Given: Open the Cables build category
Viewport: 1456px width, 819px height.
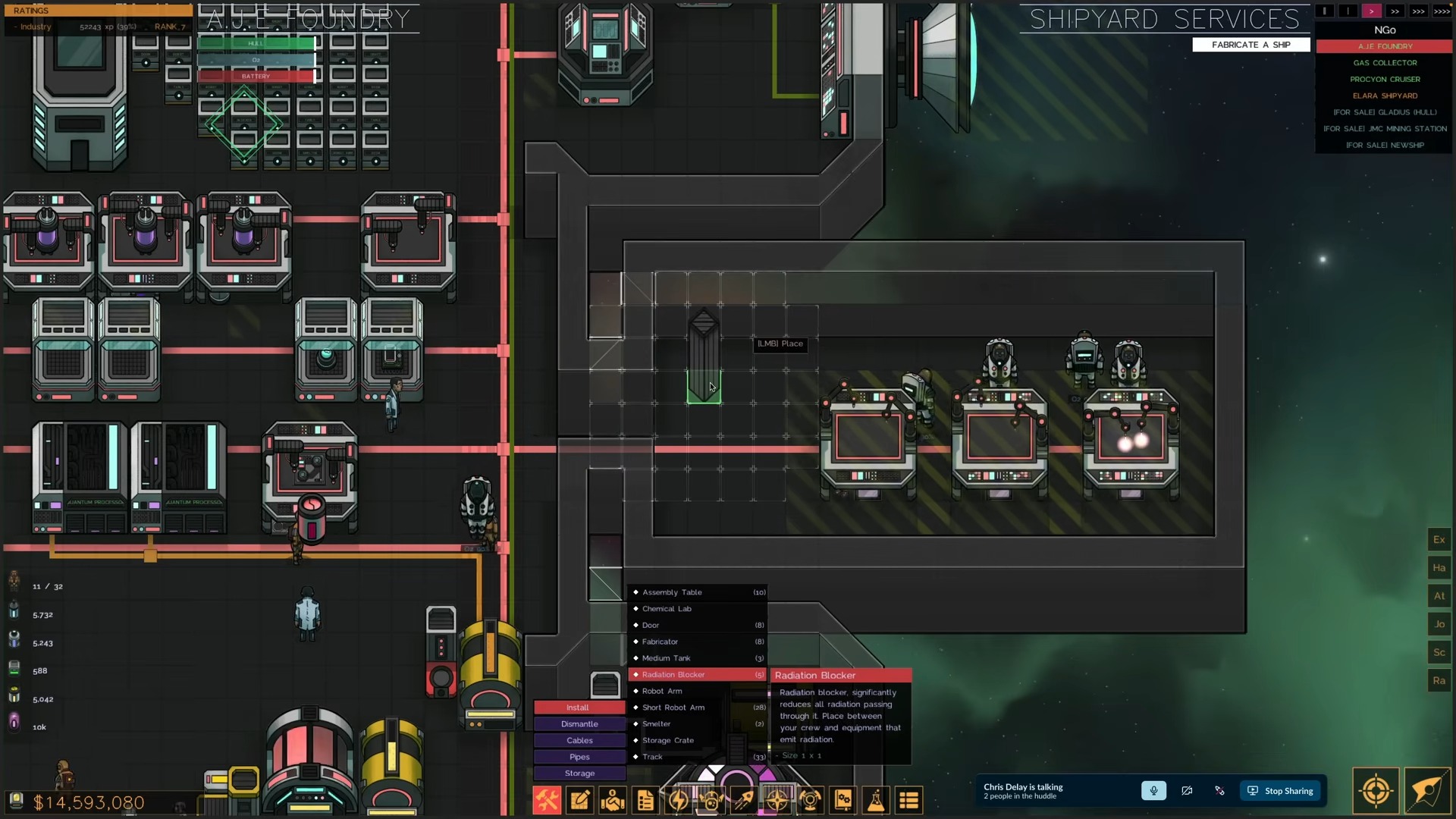Looking at the screenshot, I should (579, 741).
